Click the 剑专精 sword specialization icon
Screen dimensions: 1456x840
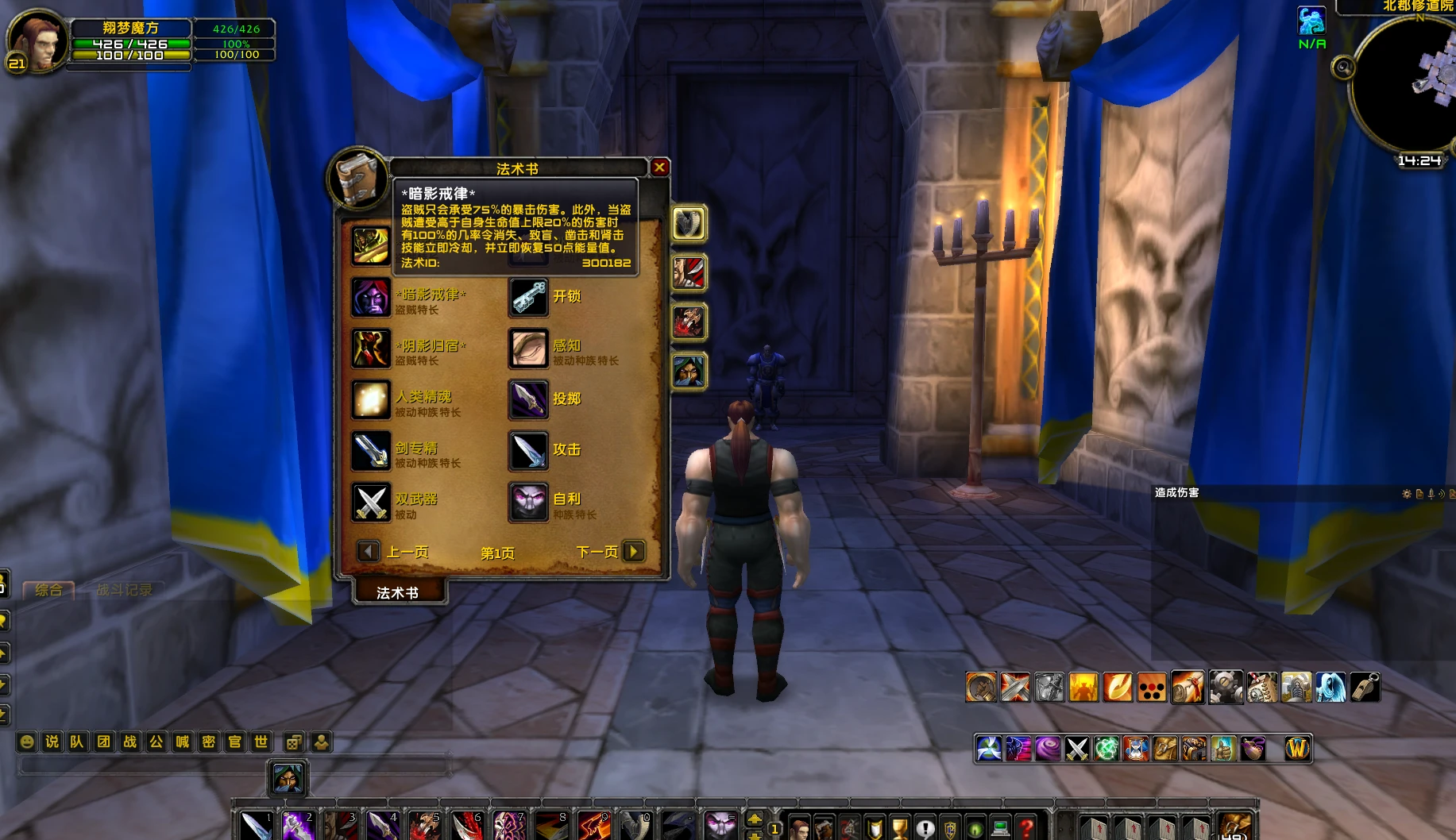click(x=371, y=450)
